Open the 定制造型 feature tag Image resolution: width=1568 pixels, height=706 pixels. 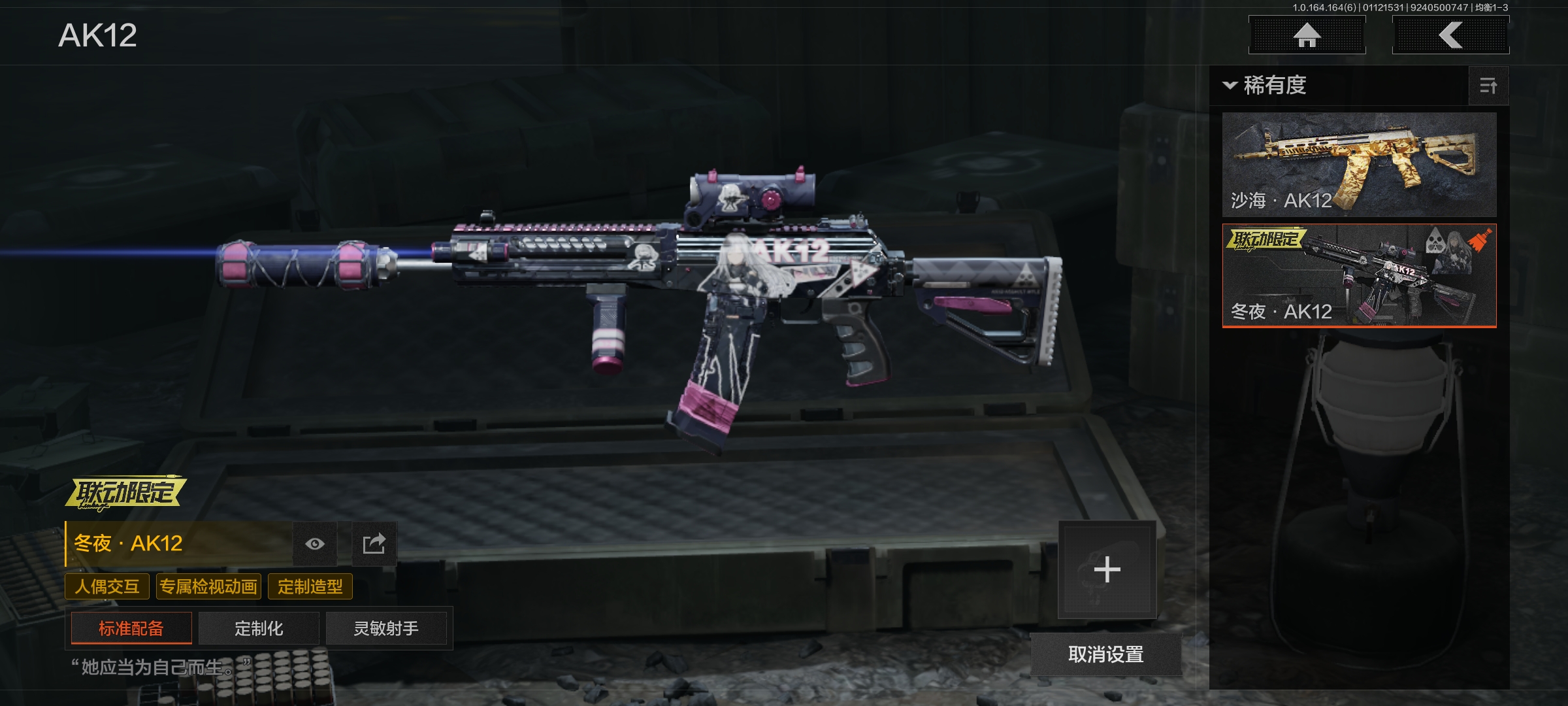(310, 586)
